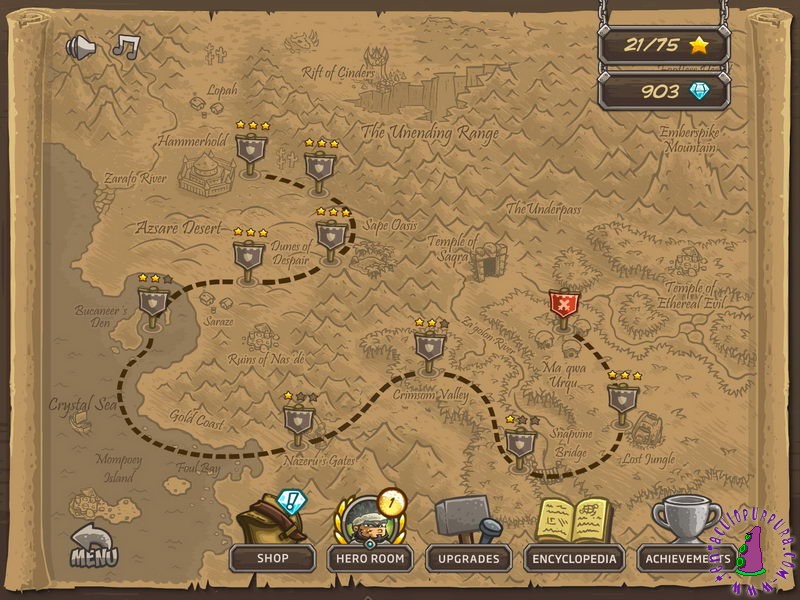The width and height of the screenshot is (800, 600).
Task: Select the Nazeru's Gates level flag
Action: (x=299, y=422)
